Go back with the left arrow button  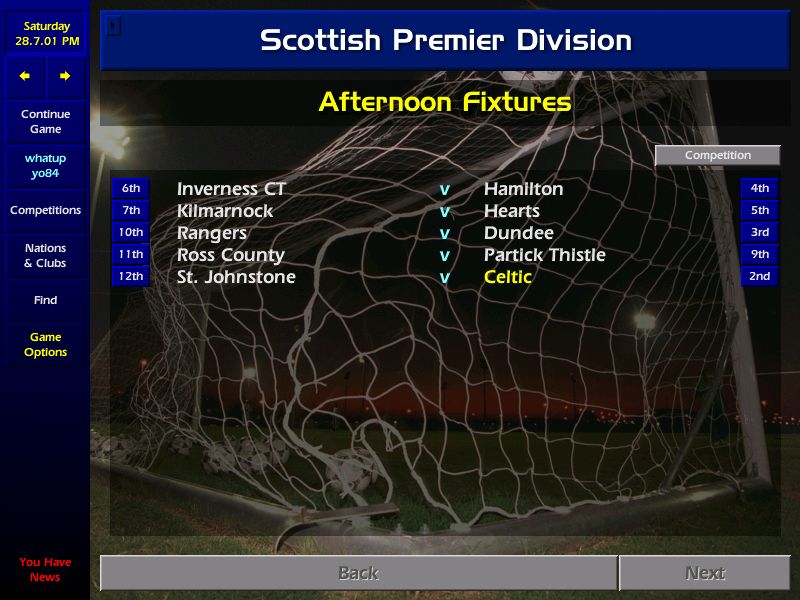[x=25, y=76]
